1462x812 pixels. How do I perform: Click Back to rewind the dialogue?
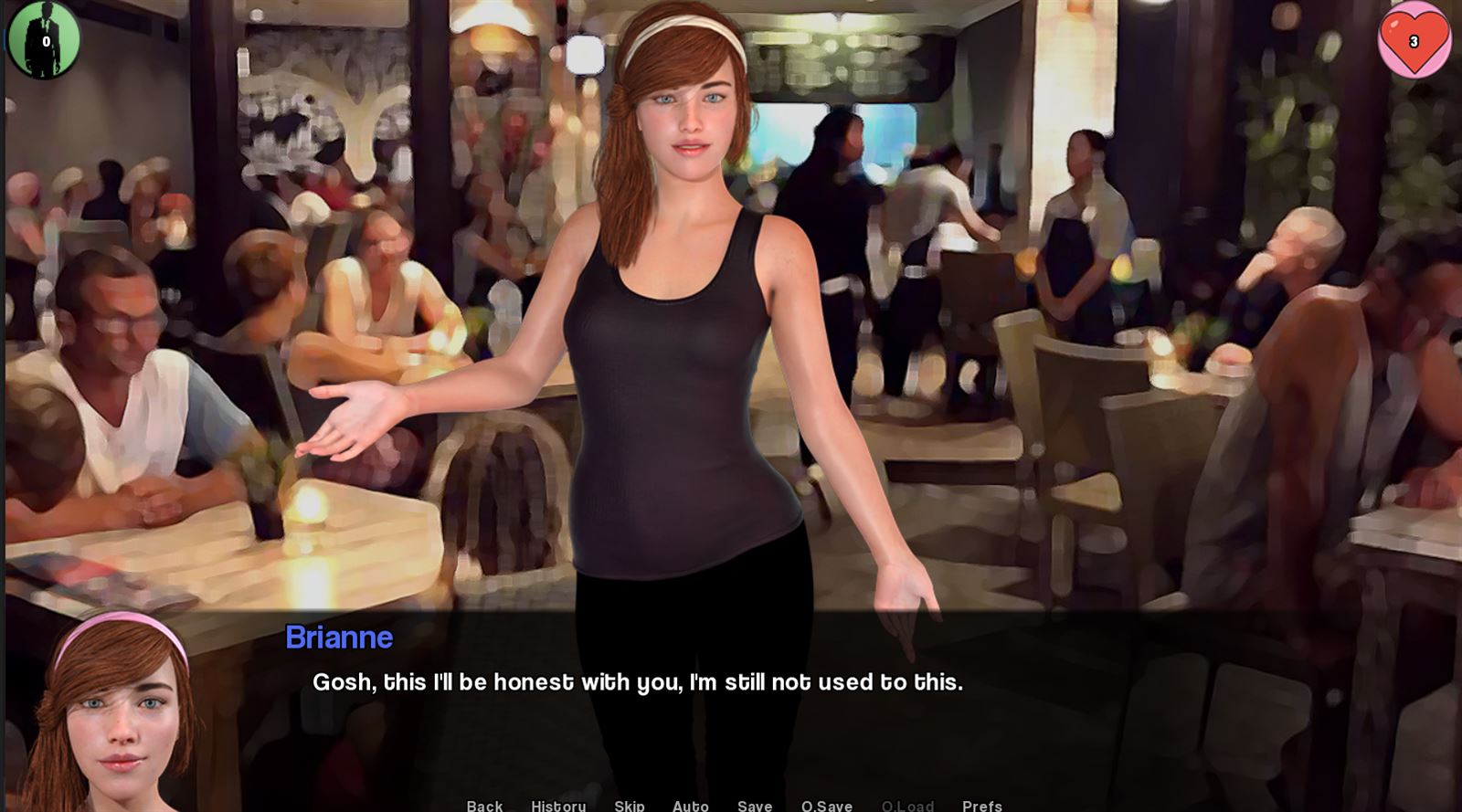point(483,807)
